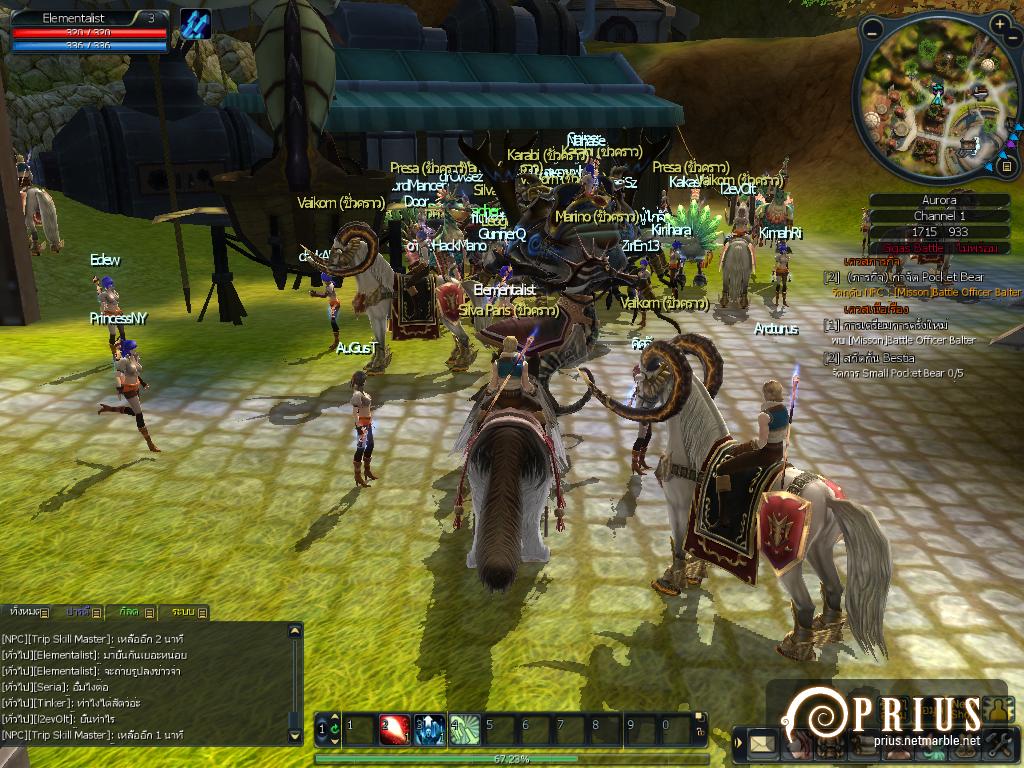Cycle the hotbar page with green arrows
This screenshot has height=768, width=1024.
(x=334, y=729)
